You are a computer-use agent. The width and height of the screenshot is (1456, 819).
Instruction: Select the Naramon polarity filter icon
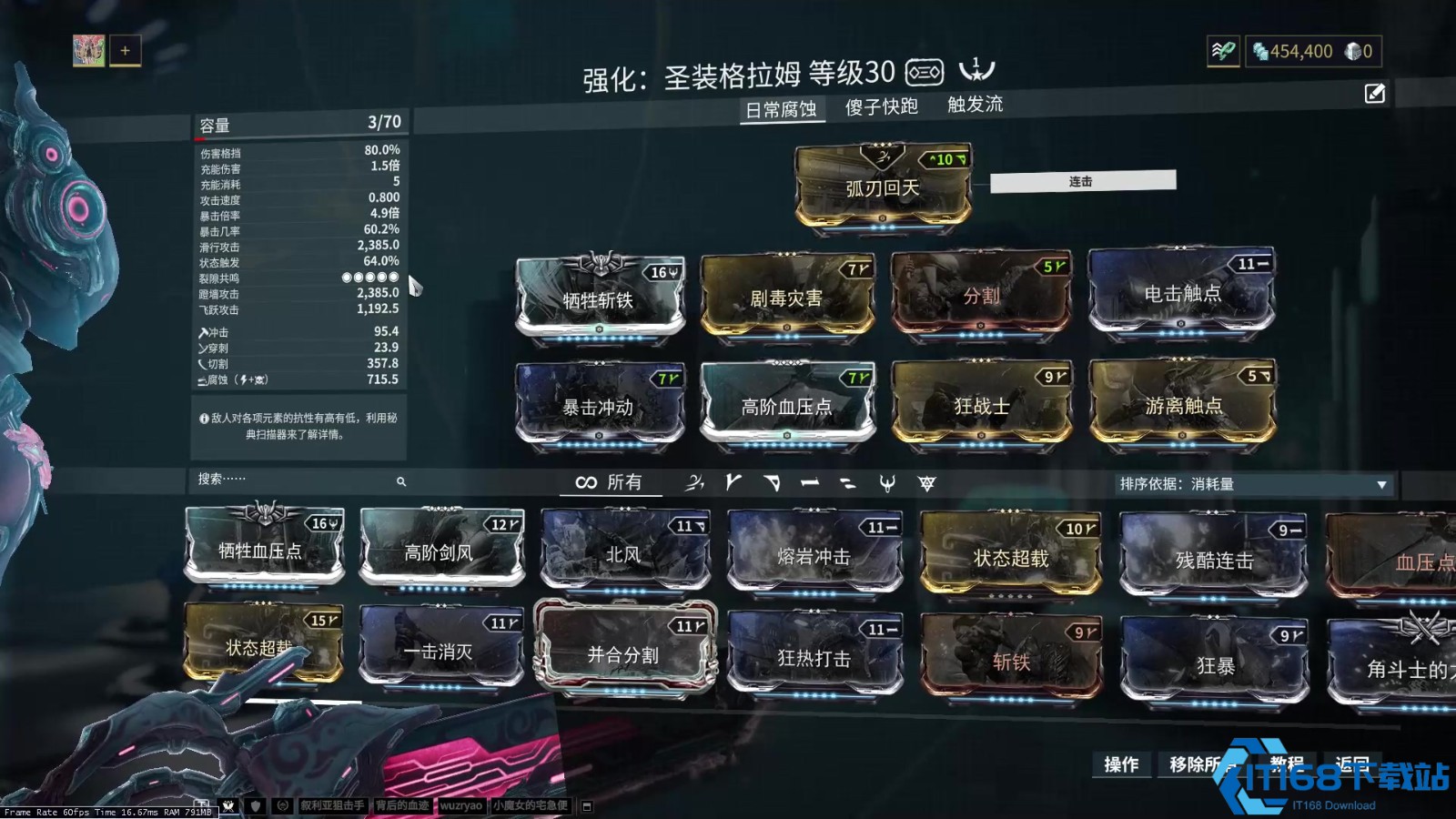point(810,483)
